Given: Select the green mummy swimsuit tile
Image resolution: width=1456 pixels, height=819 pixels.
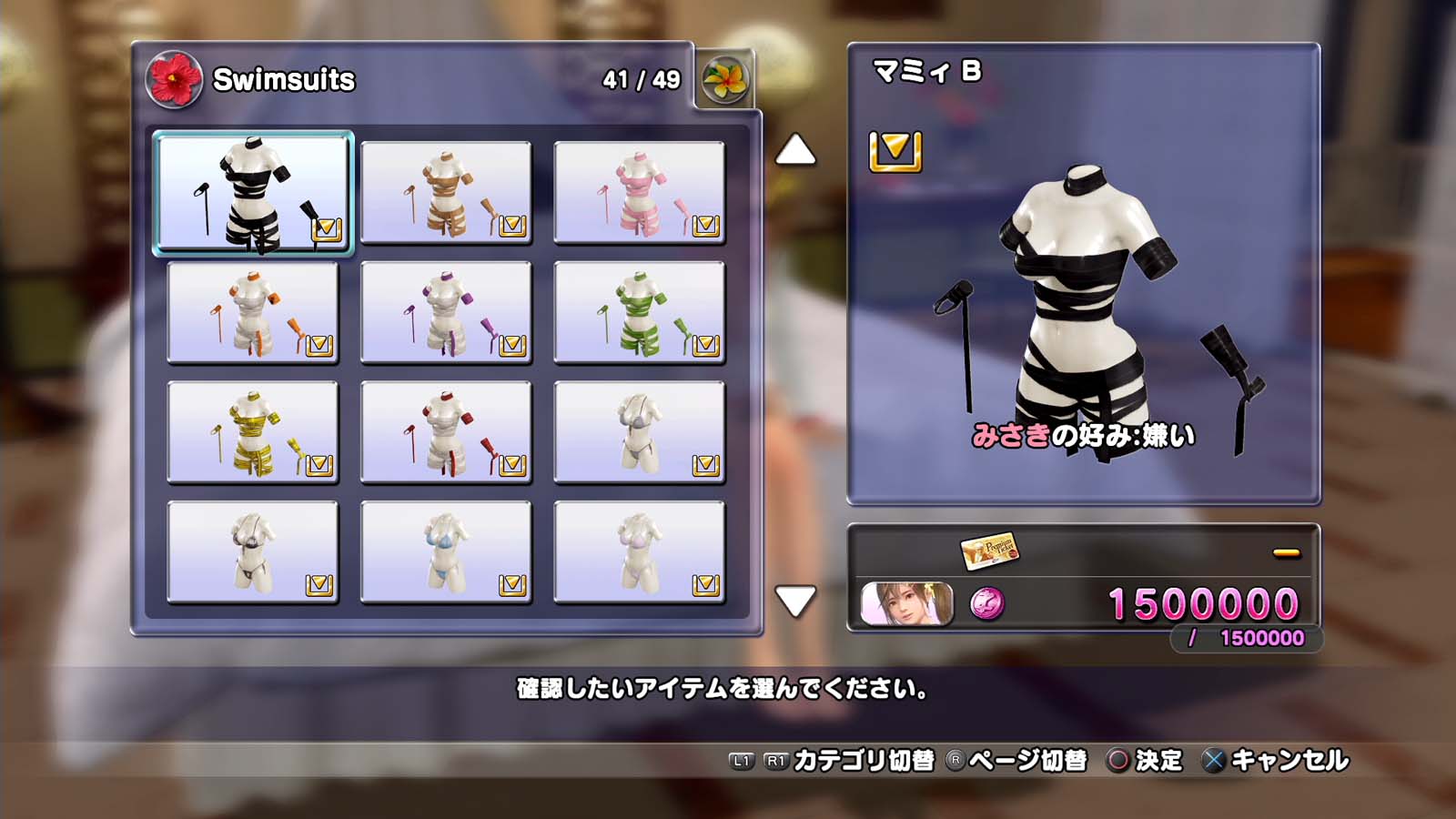Looking at the screenshot, I should pos(639,313).
